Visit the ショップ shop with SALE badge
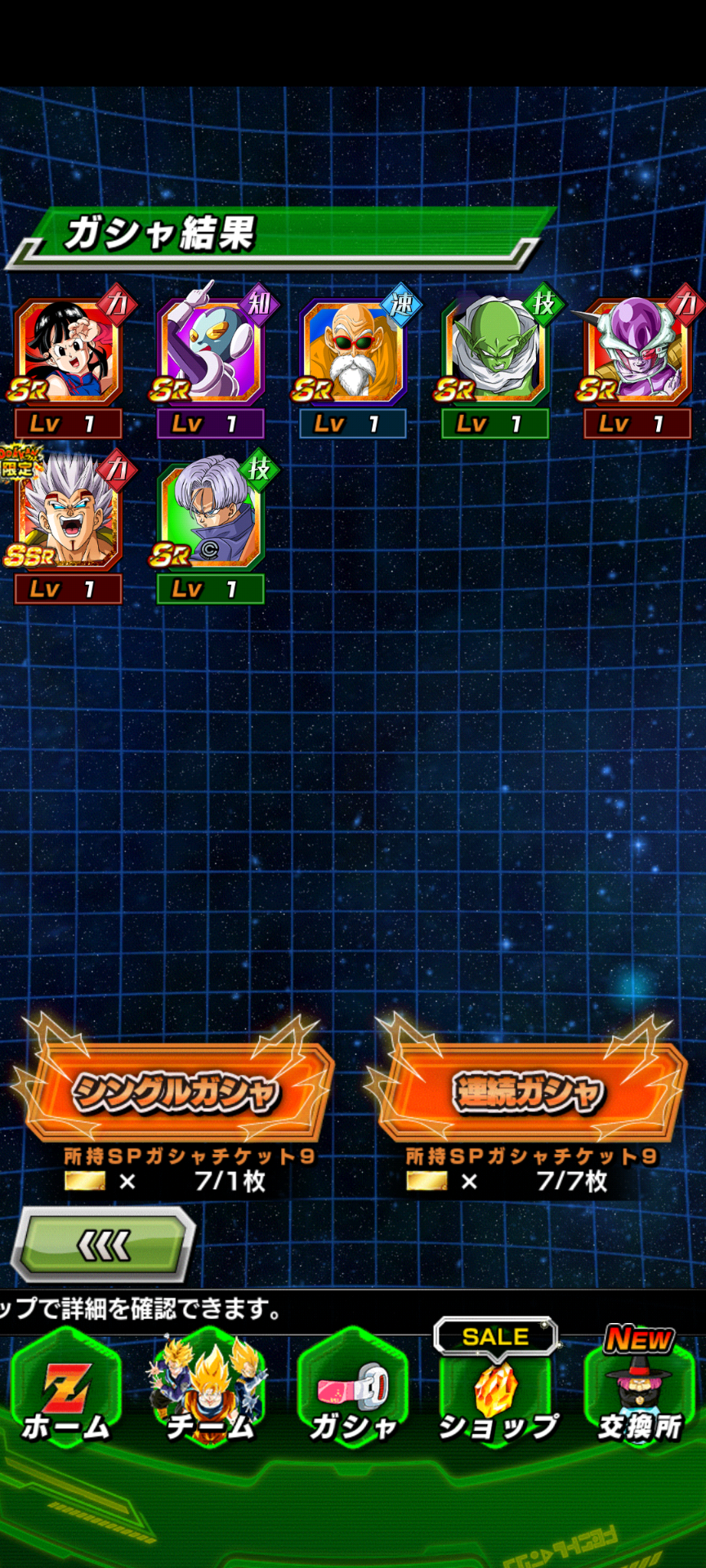Viewport: 706px width, 1568px height. tap(497, 1398)
